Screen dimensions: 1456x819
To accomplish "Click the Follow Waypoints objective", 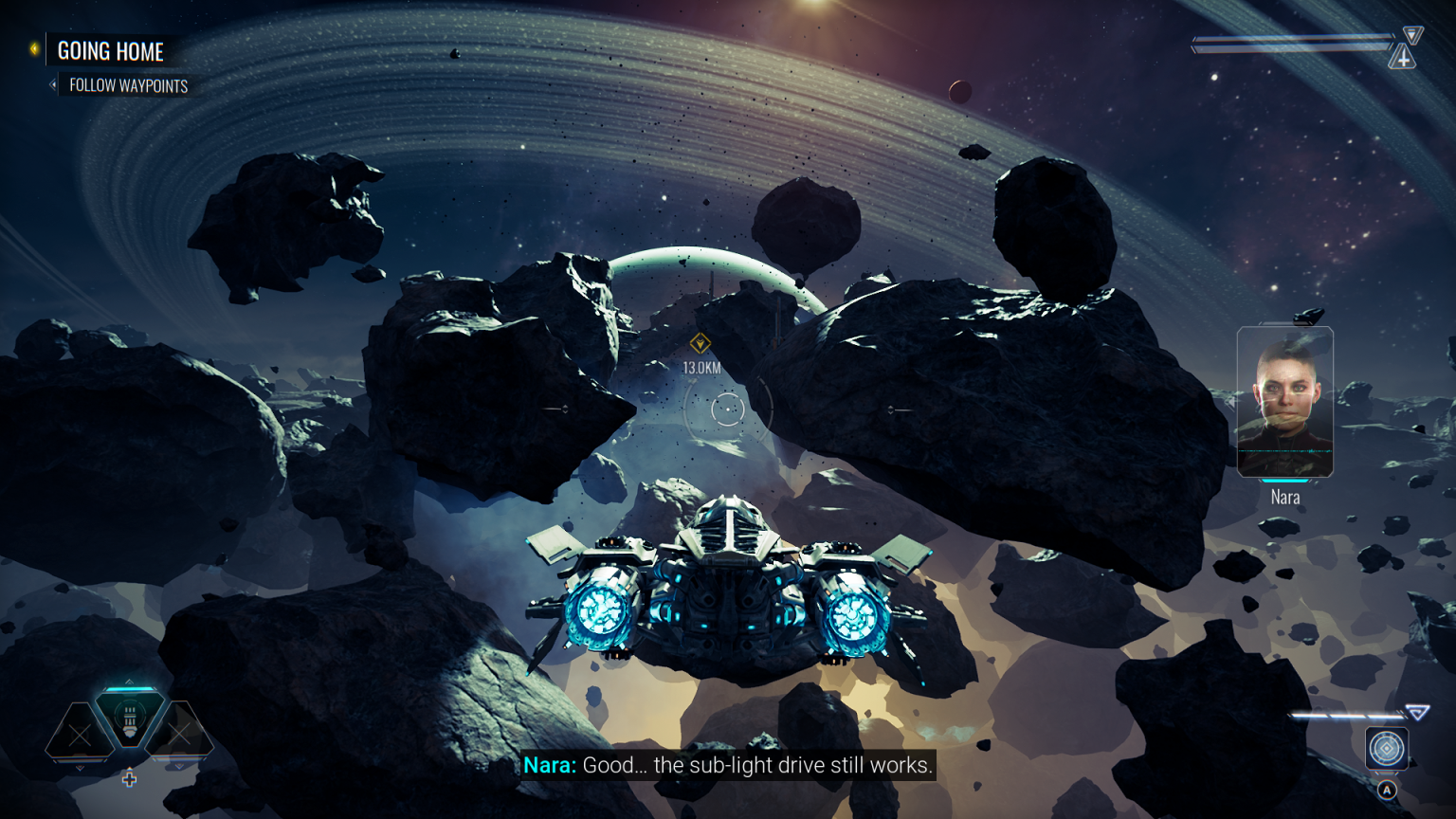I will (x=128, y=86).
